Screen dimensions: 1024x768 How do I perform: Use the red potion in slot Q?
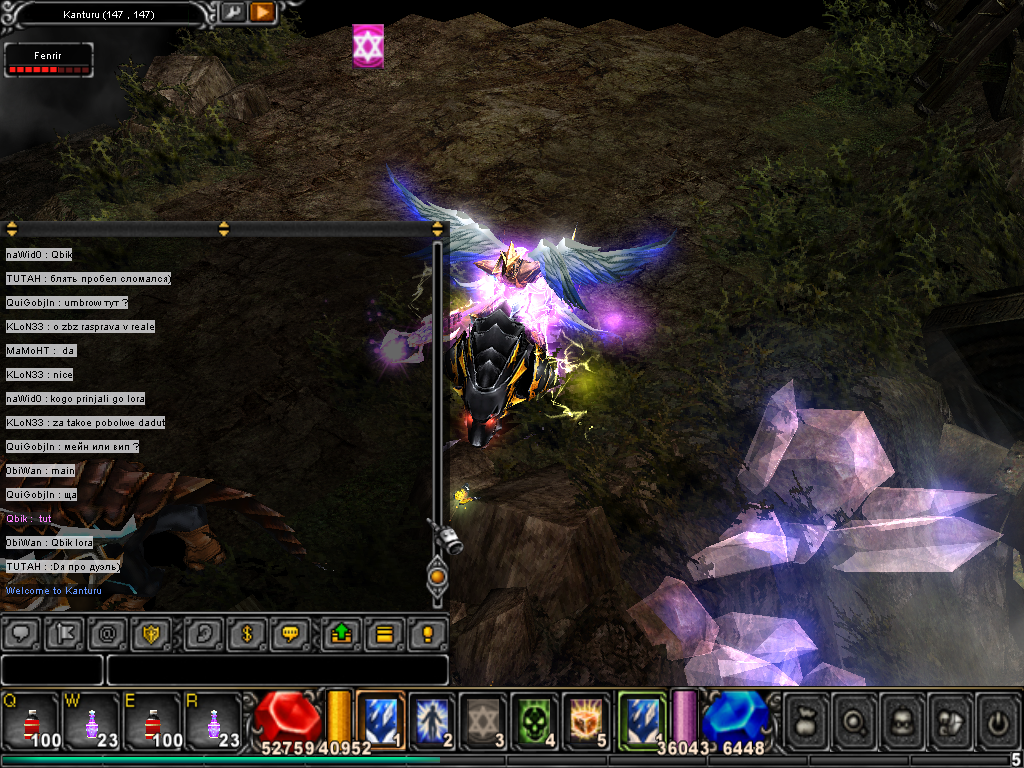(32, 720)
